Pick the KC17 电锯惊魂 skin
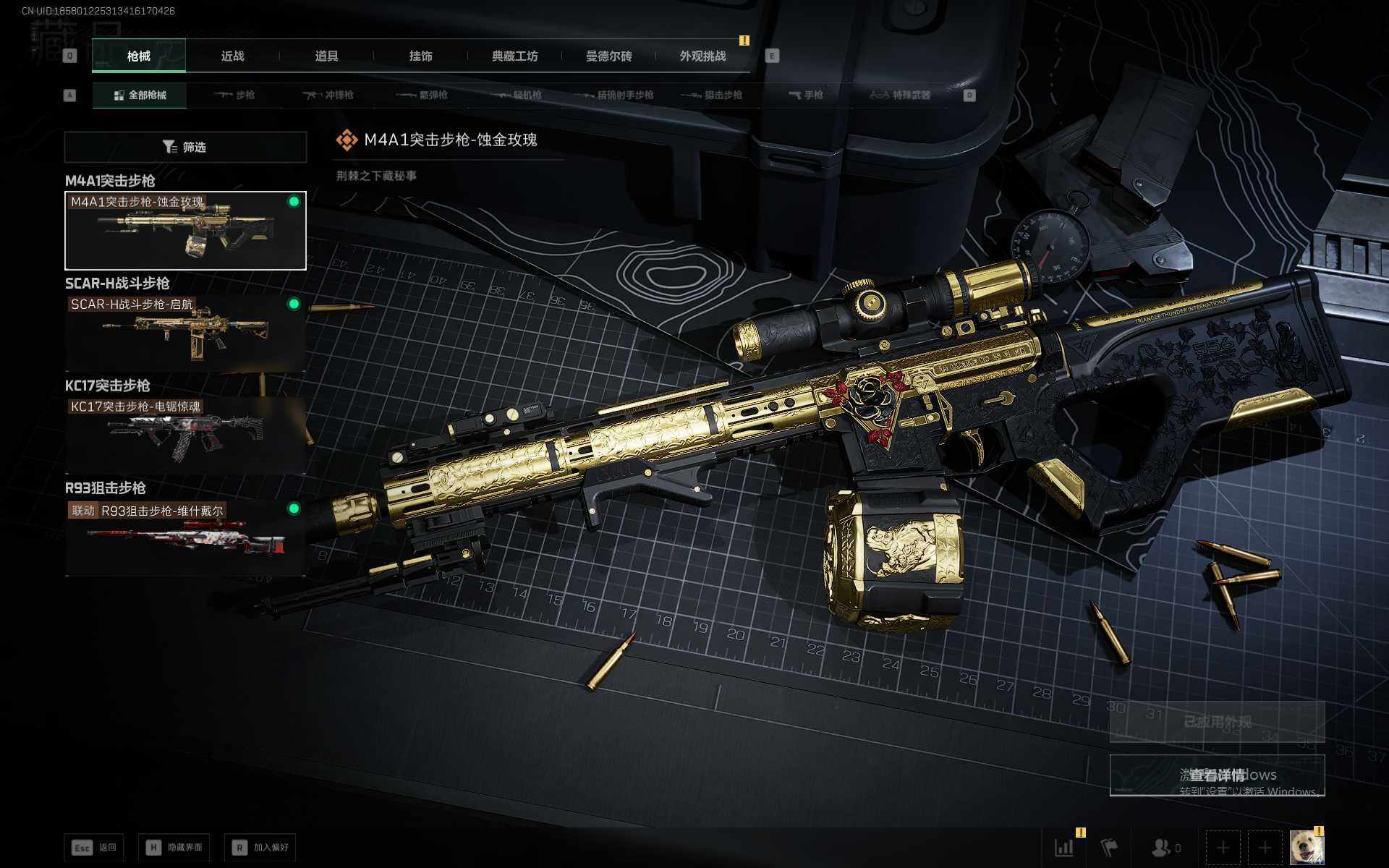 point(185,435)
